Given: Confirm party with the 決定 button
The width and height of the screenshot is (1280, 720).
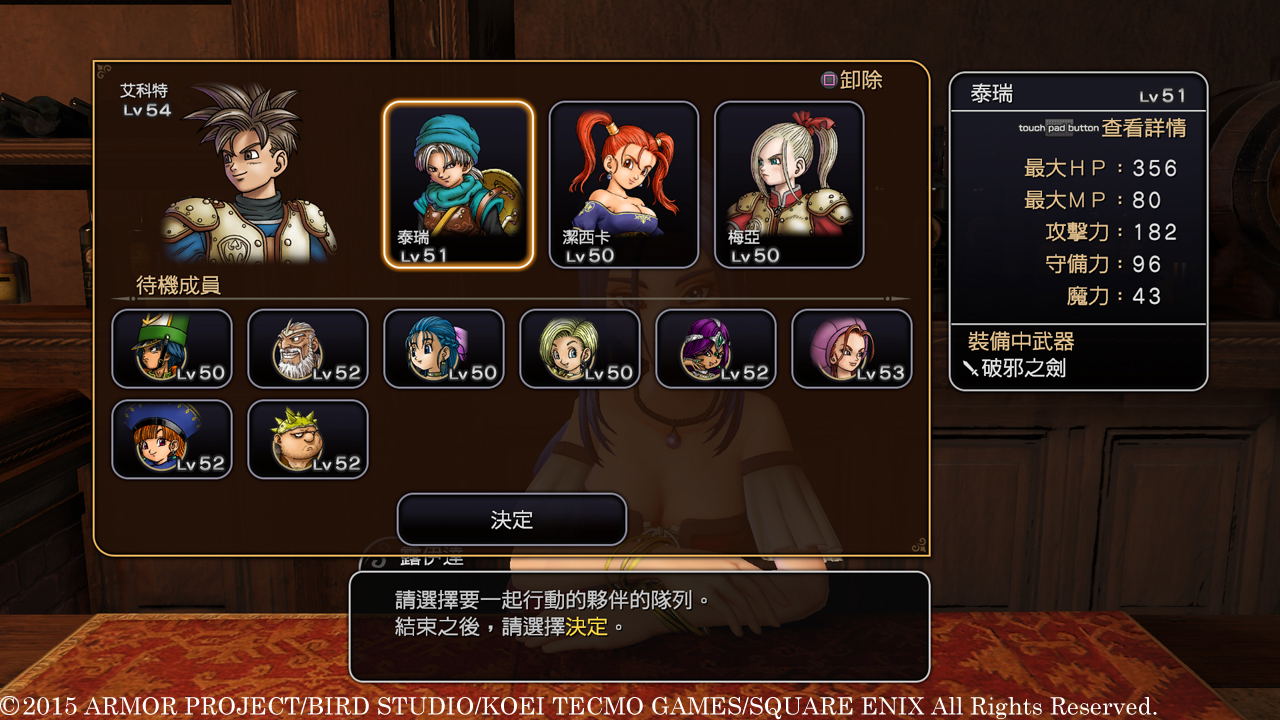Looking at the screenshot, I should [x=511, y=520].
